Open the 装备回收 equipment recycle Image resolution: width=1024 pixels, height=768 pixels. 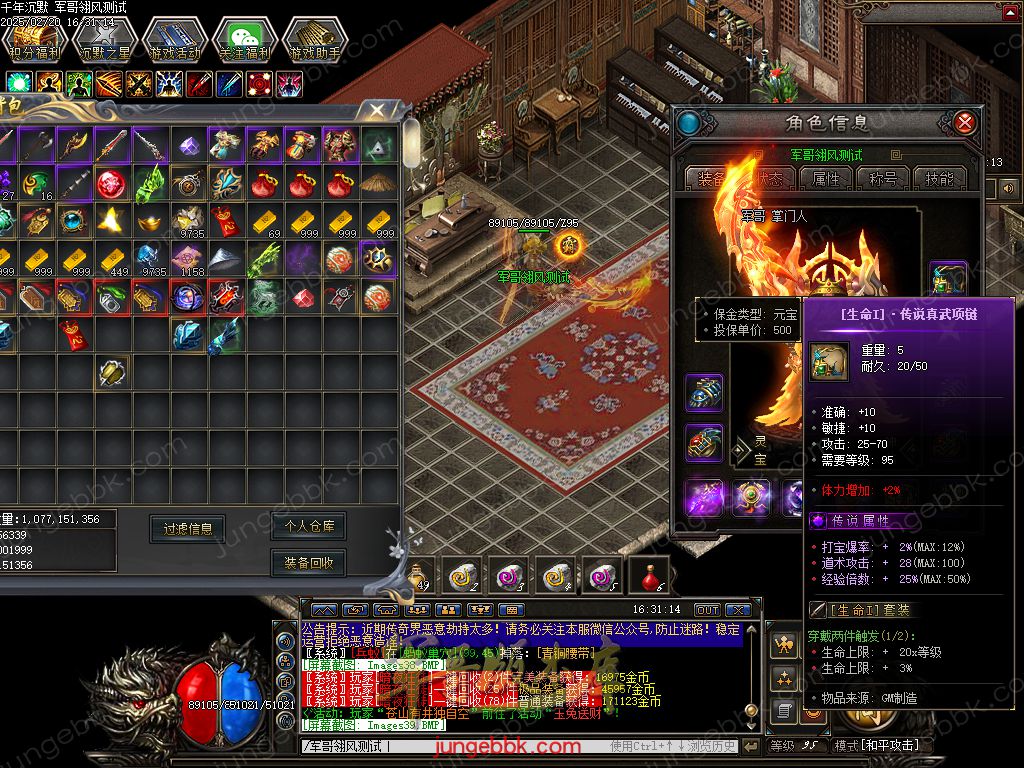tap(309, 563)
